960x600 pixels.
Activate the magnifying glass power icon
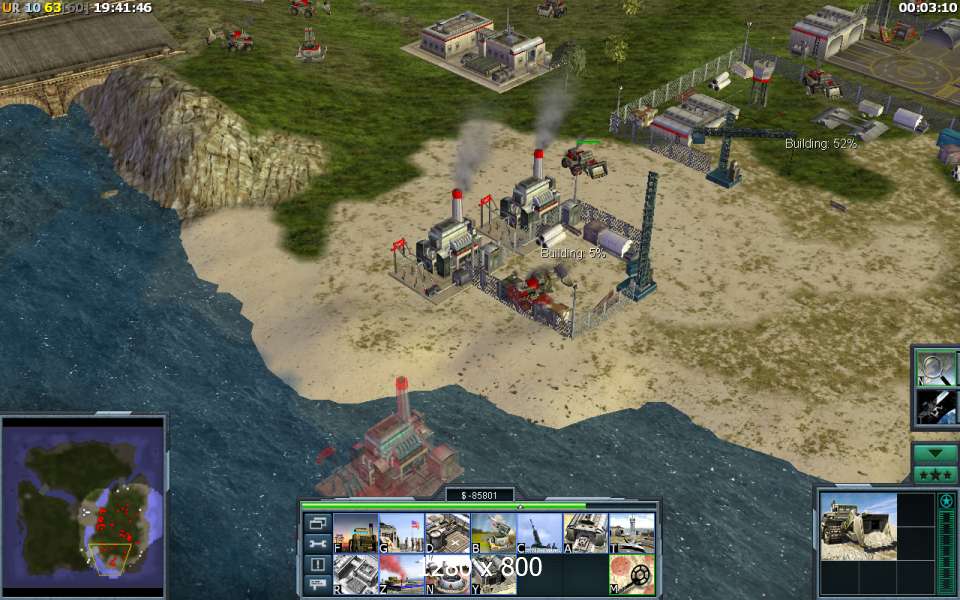(x=936, y=367)
